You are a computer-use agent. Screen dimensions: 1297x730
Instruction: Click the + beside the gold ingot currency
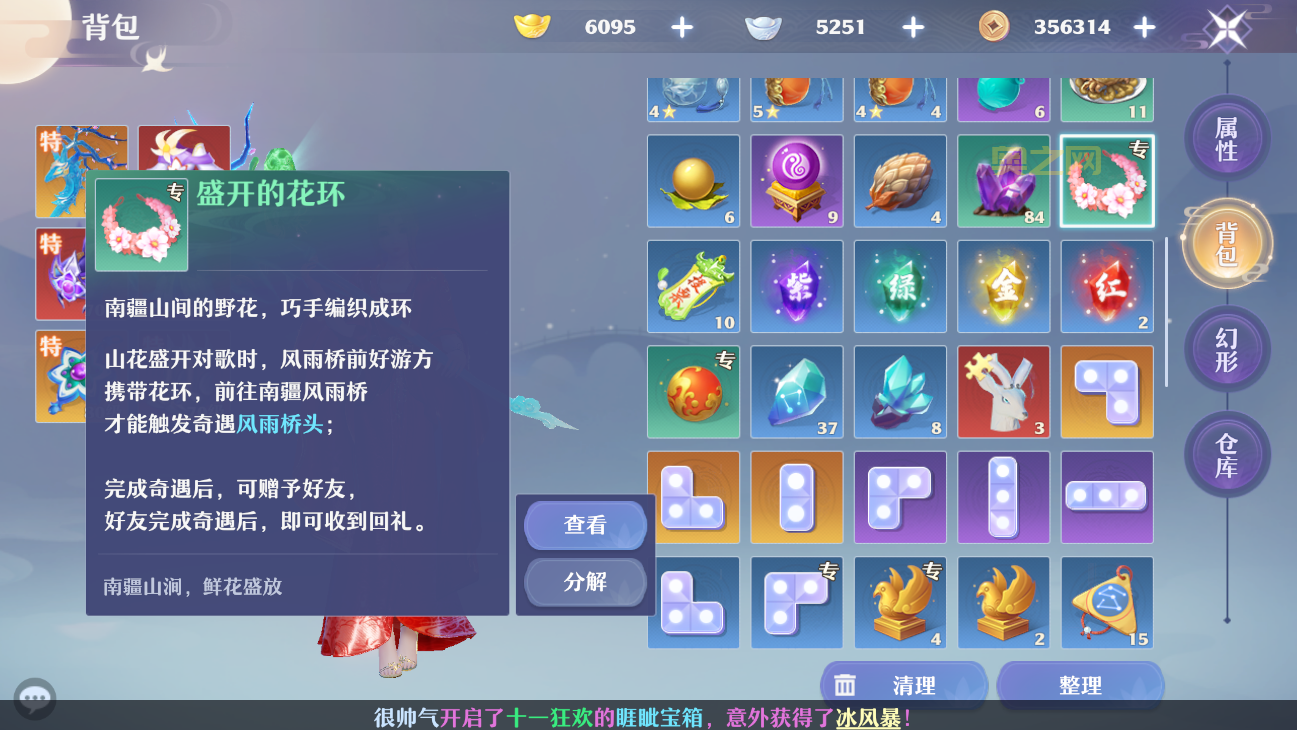(681, 26)
